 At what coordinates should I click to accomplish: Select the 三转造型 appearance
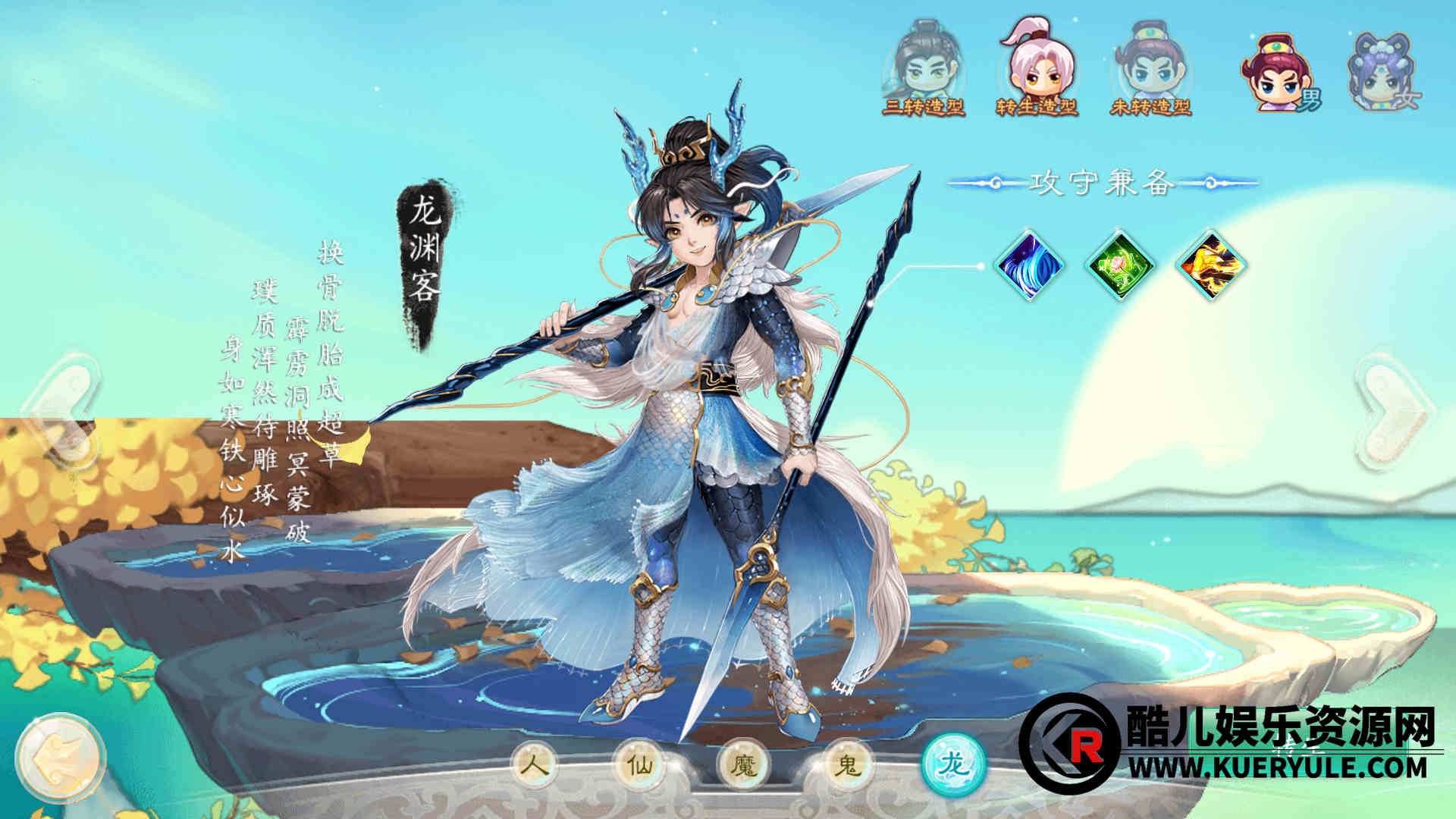[923, 71]
